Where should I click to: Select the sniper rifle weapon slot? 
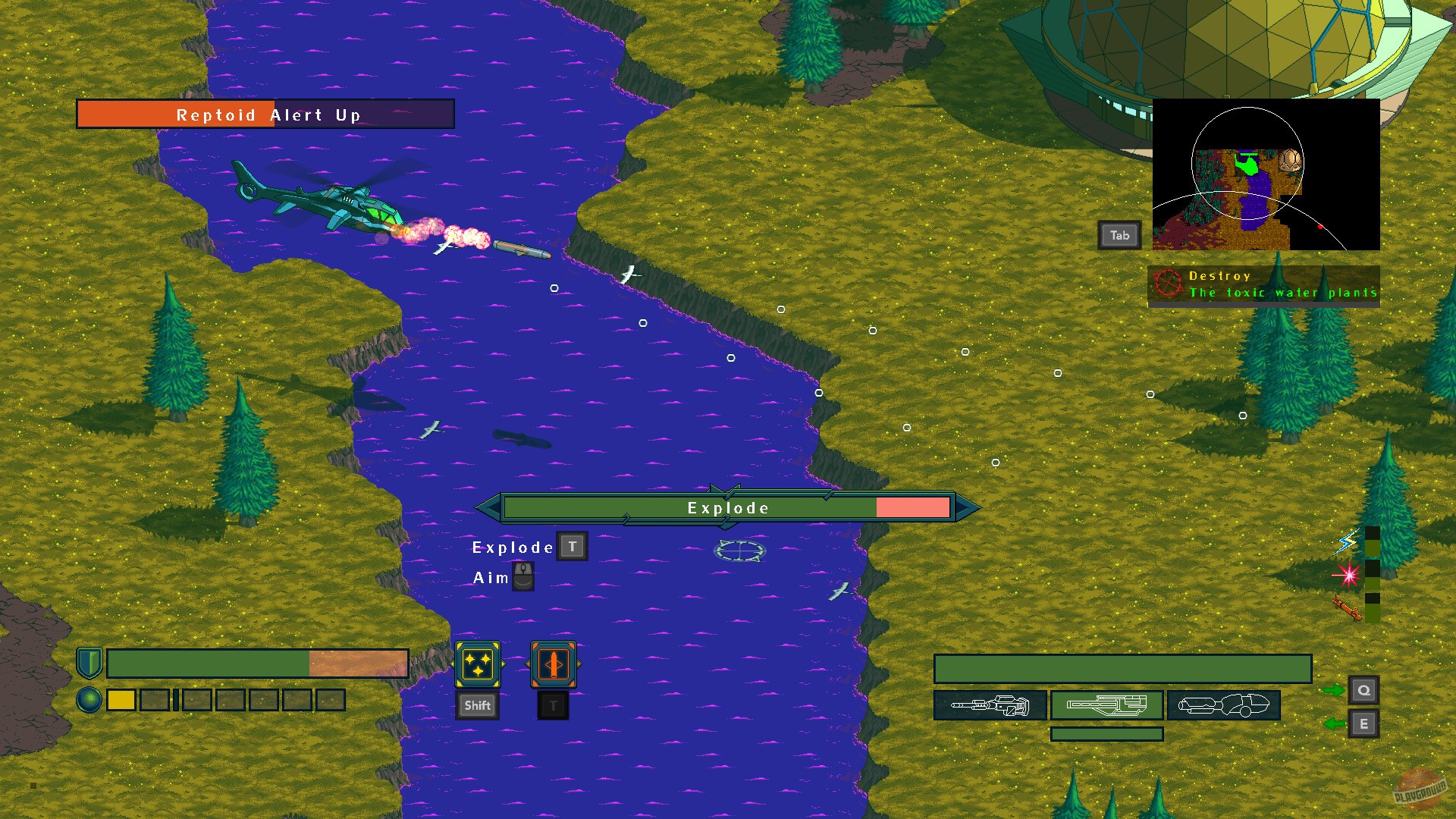(988, 705)
